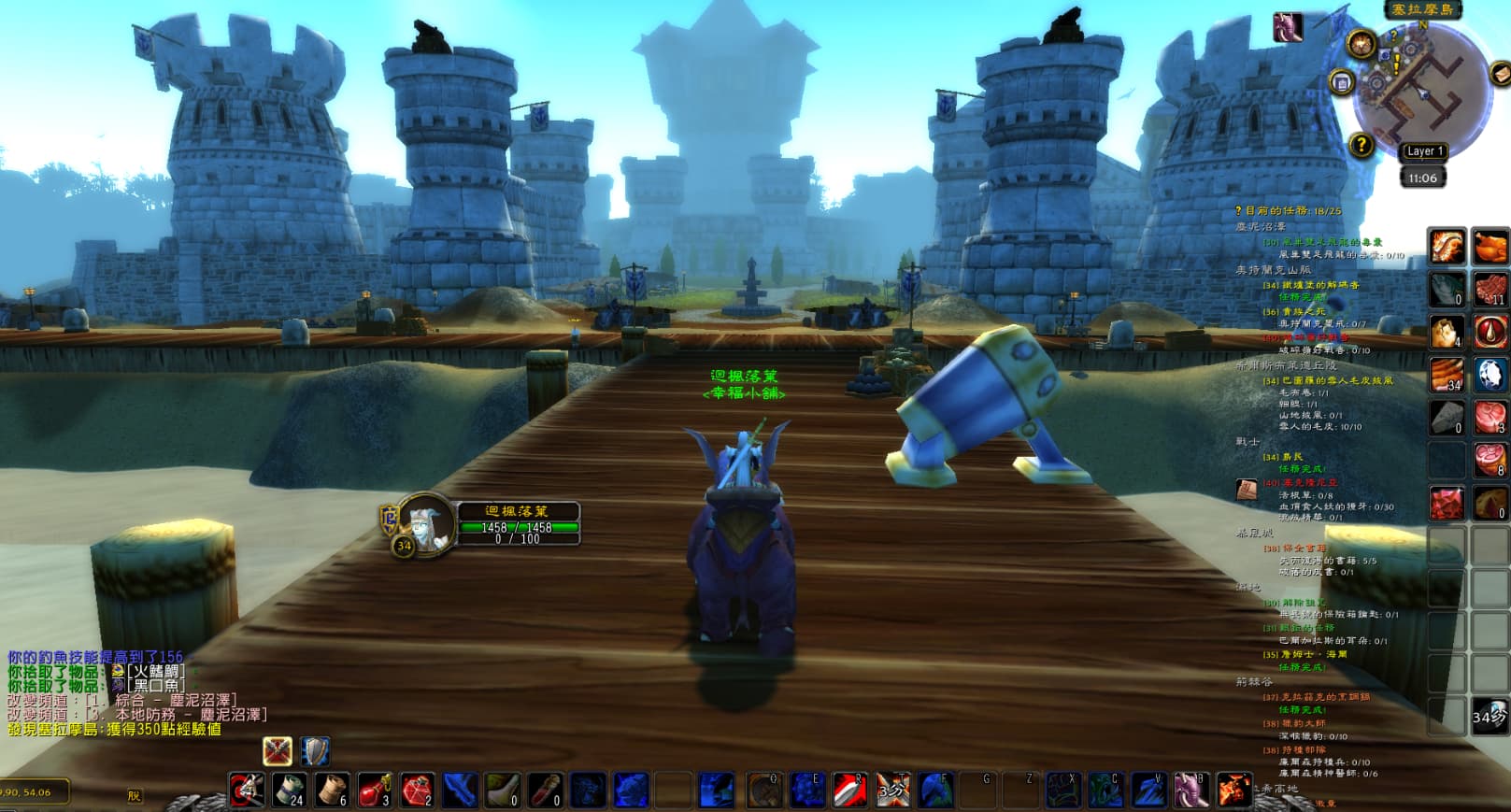Click the elf mount buff icon
The height and width of the screenshot is (812, 1511).
point(1288,27)
